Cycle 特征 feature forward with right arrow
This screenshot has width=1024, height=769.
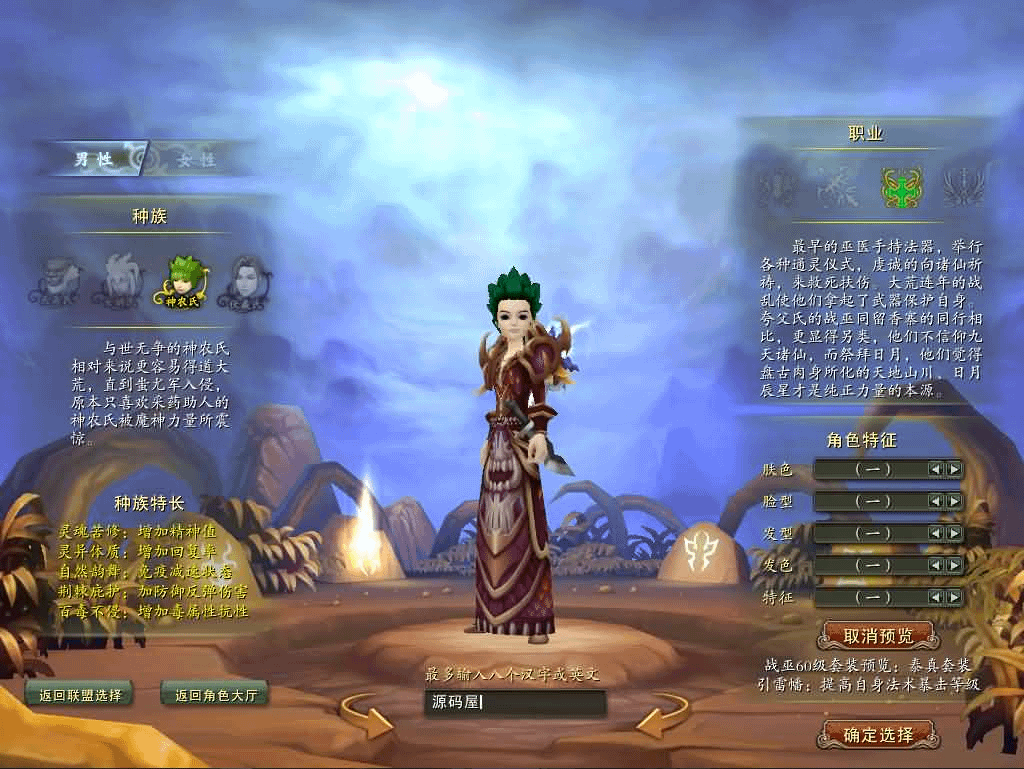954,597
